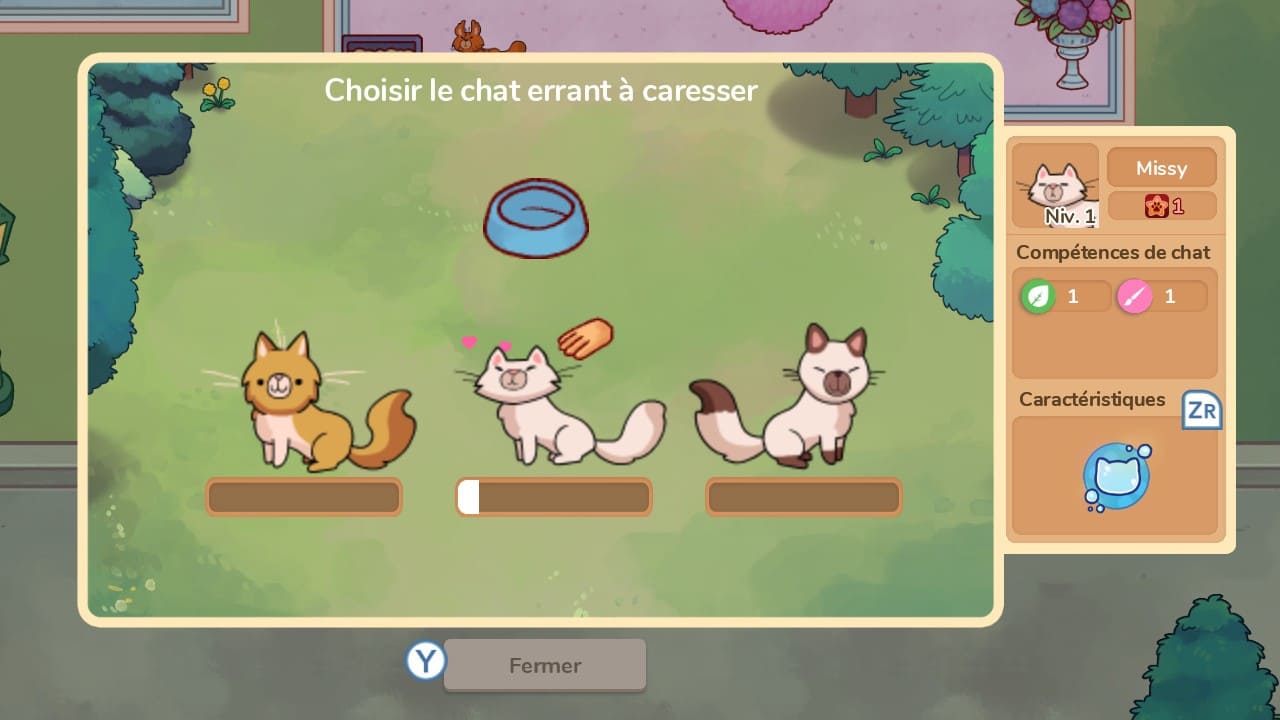This screenshot has width=1280, height=720.
Task: Click the Missy name label
Action: (x=1161, y=167)
